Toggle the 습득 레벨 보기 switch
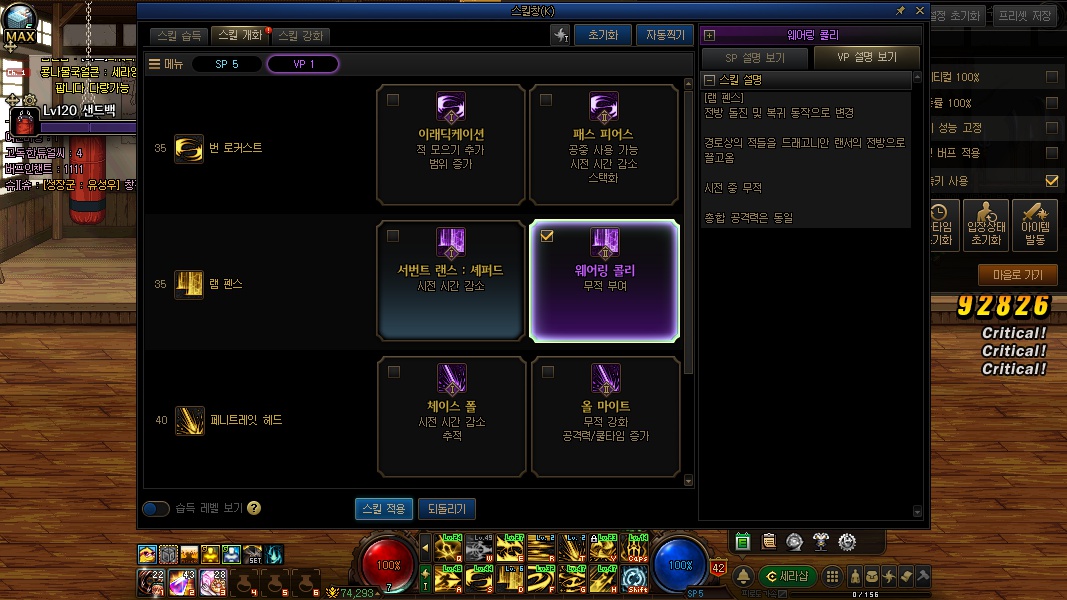This screenshot has width=1067, height=600. tap(156, 509)
